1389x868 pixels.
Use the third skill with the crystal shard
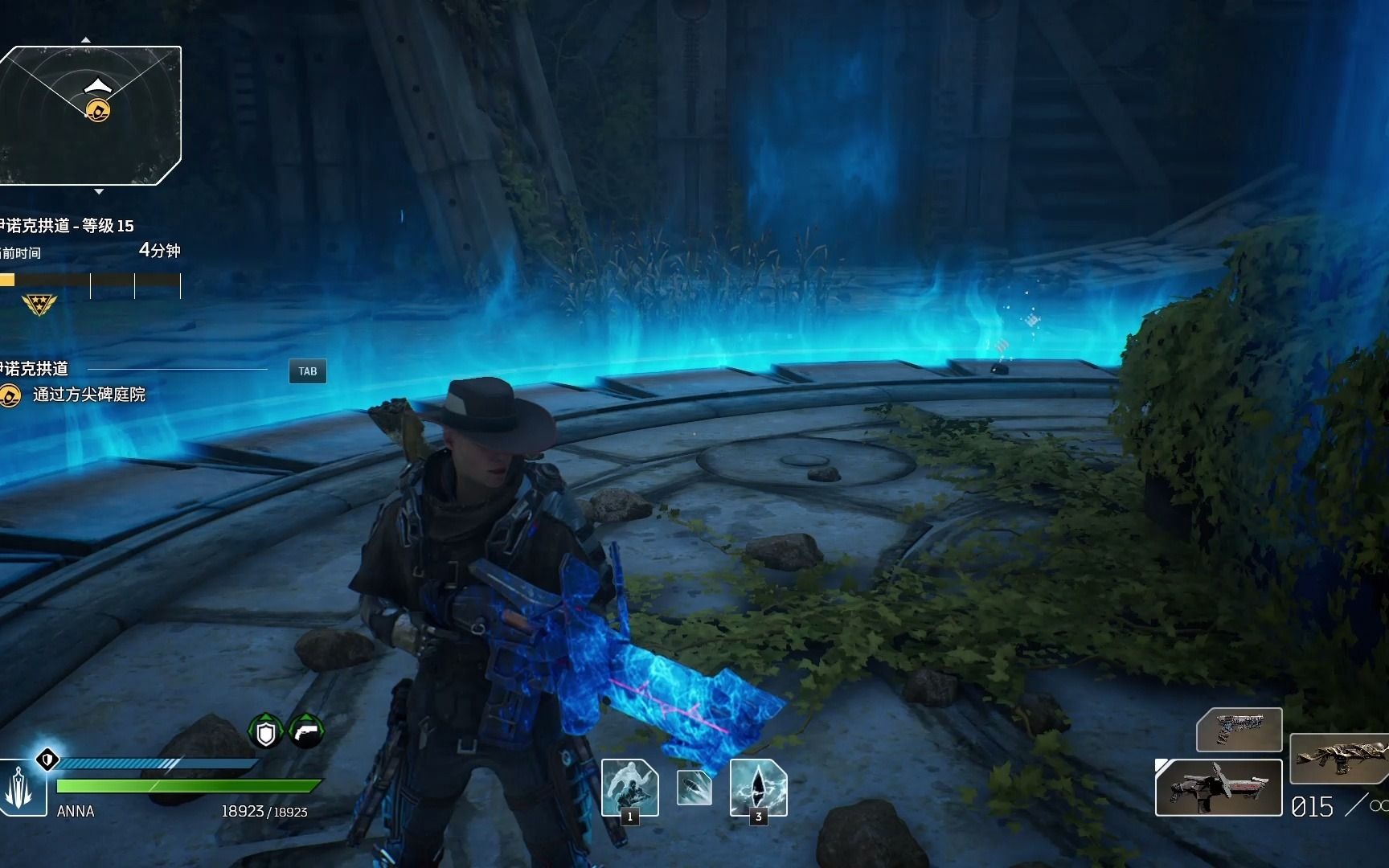click(x=758, y=786)
